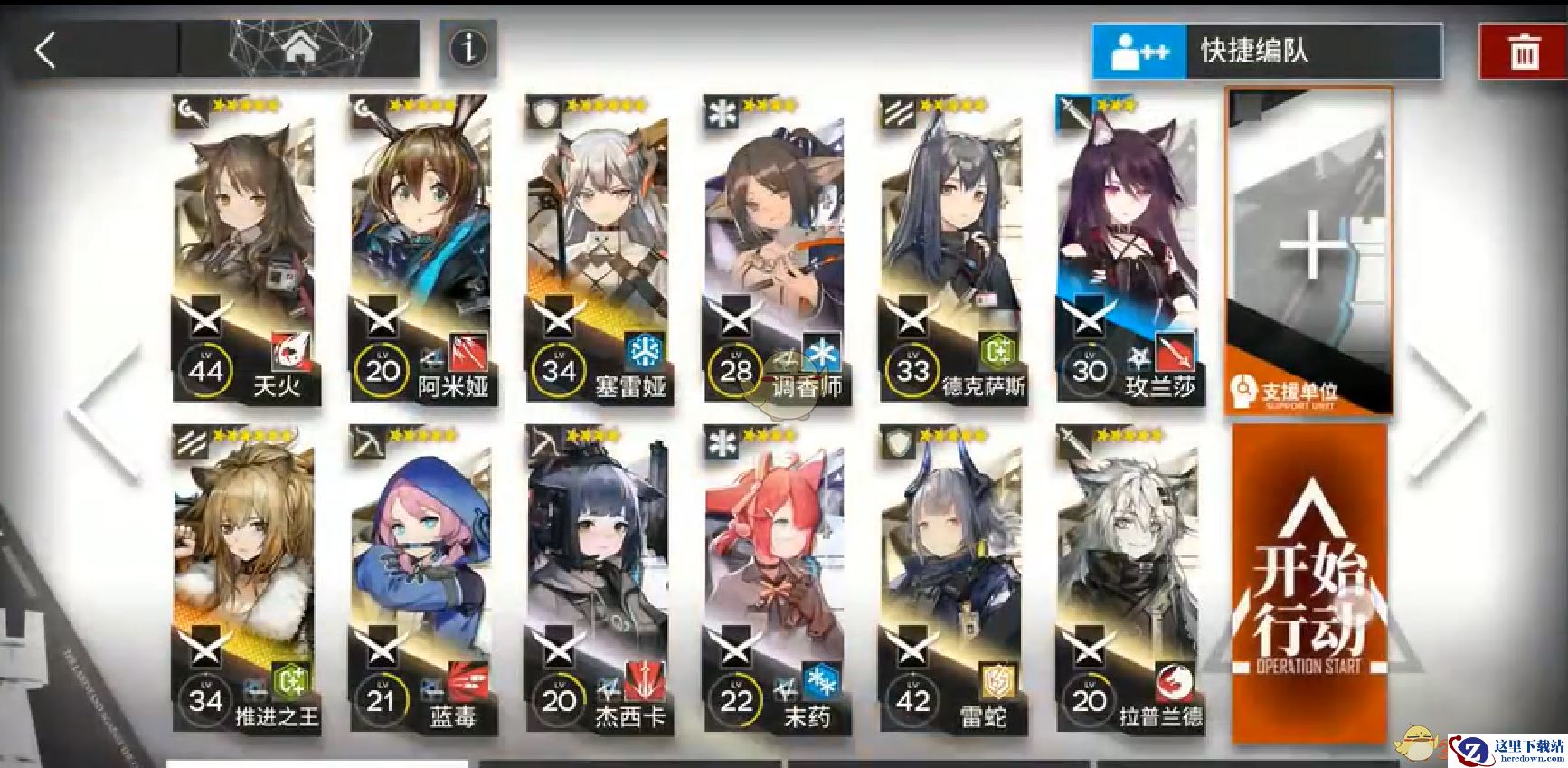
Task: Select operator card 天火
Action: pyautogui.click(x=244, y=249)
